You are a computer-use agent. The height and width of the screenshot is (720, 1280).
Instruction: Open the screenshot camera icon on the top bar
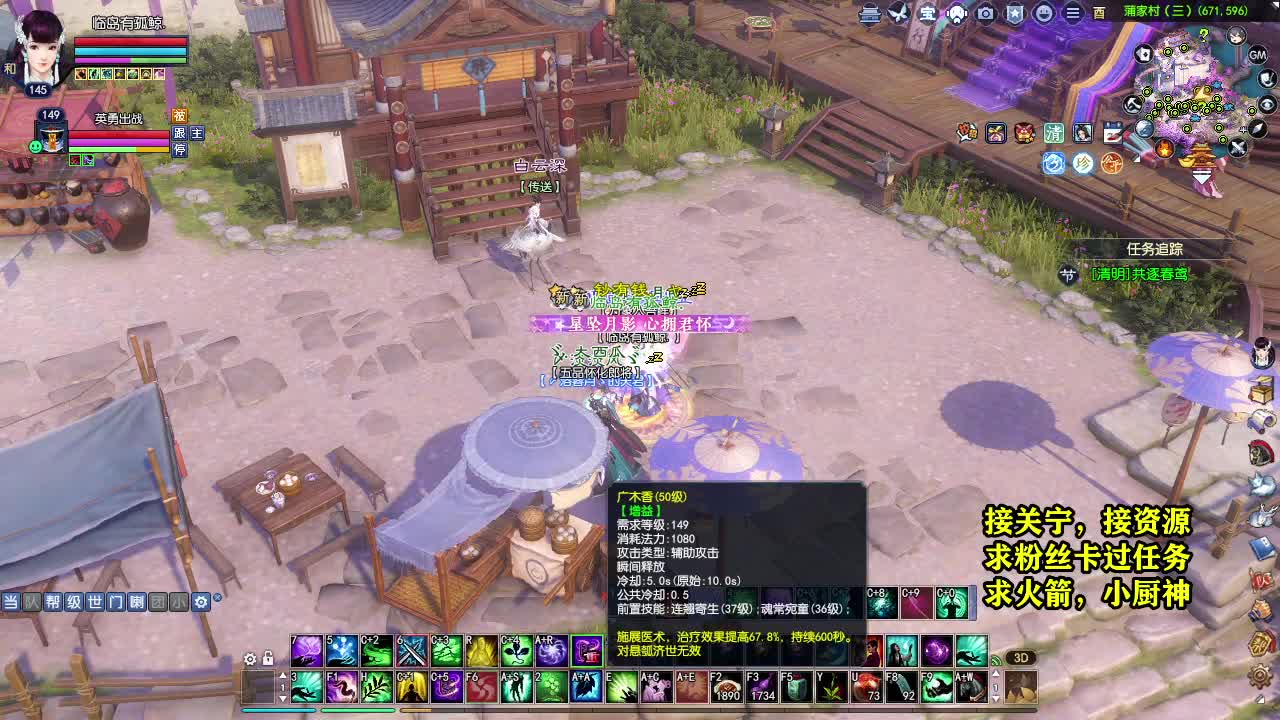[984, 12]
